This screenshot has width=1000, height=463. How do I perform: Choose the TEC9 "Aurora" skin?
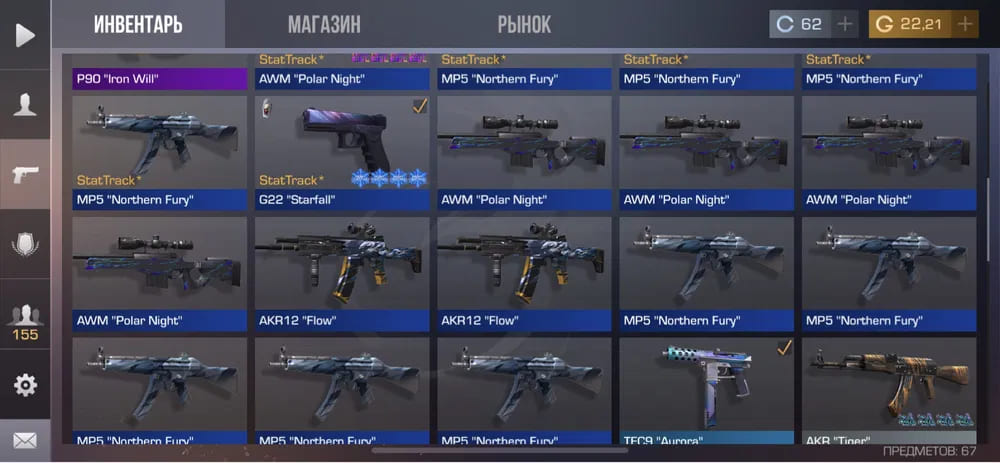pos(706,390)
